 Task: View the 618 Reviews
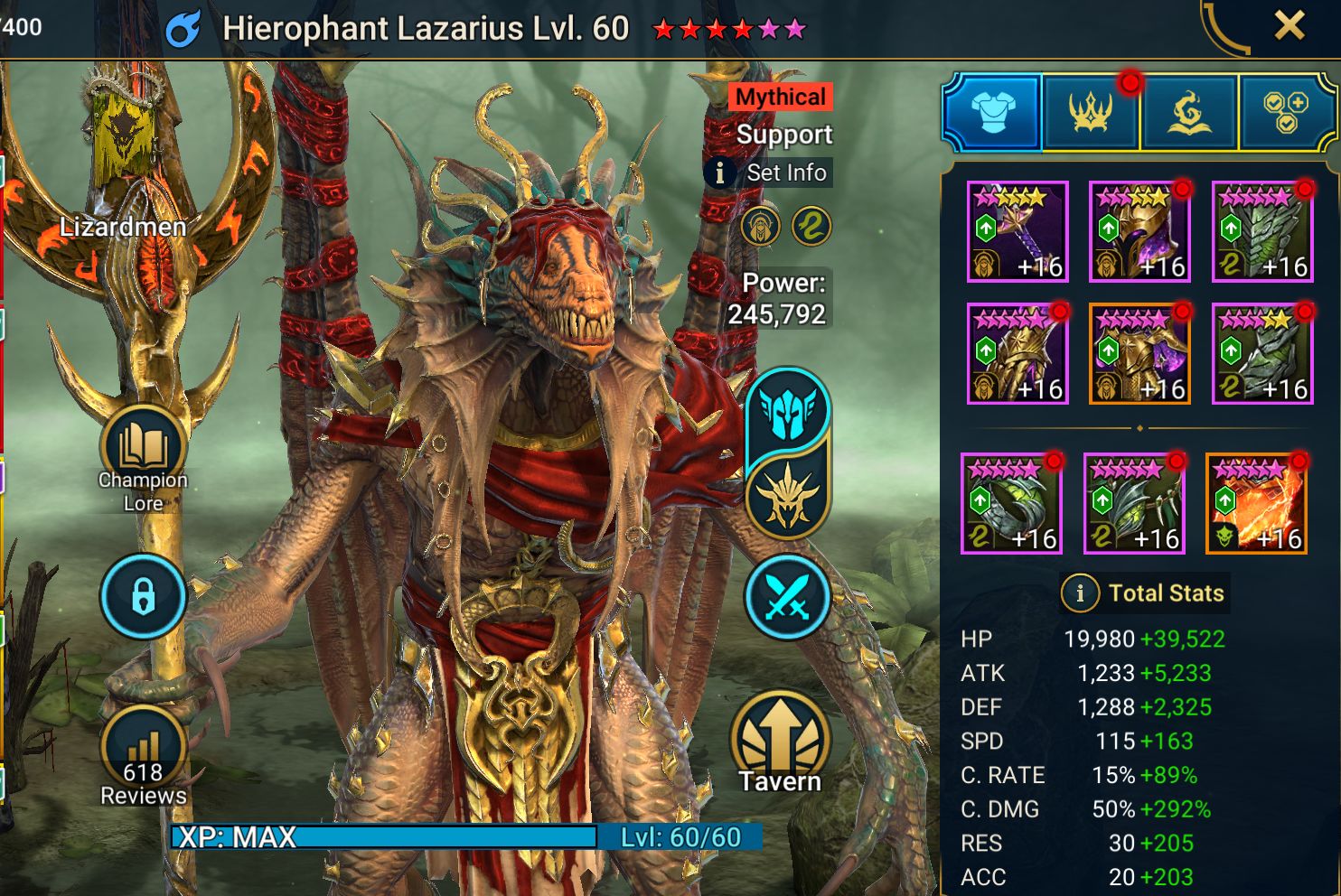[x=144, y=757]
